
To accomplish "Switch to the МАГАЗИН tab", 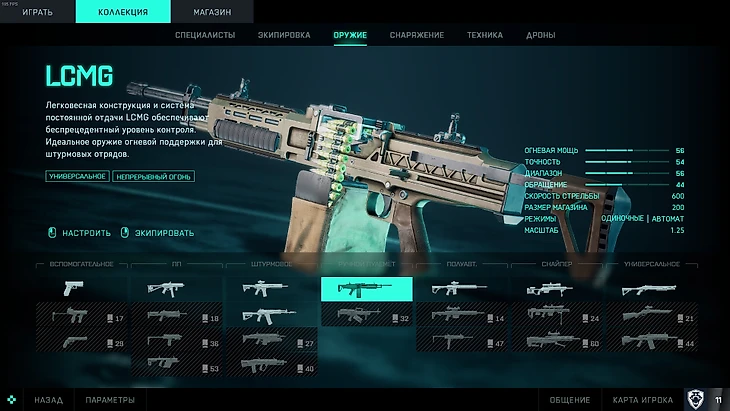I will 212,12.
